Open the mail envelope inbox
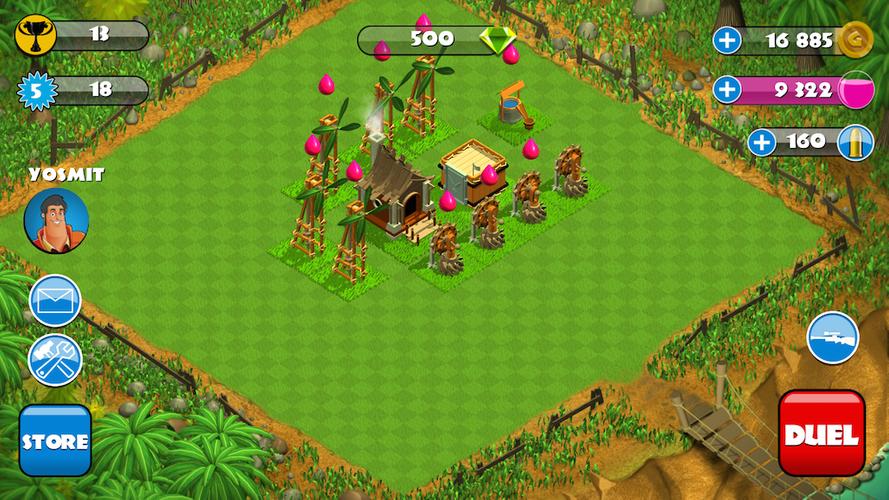Screen dimensions: 889x500 [55, 300]
